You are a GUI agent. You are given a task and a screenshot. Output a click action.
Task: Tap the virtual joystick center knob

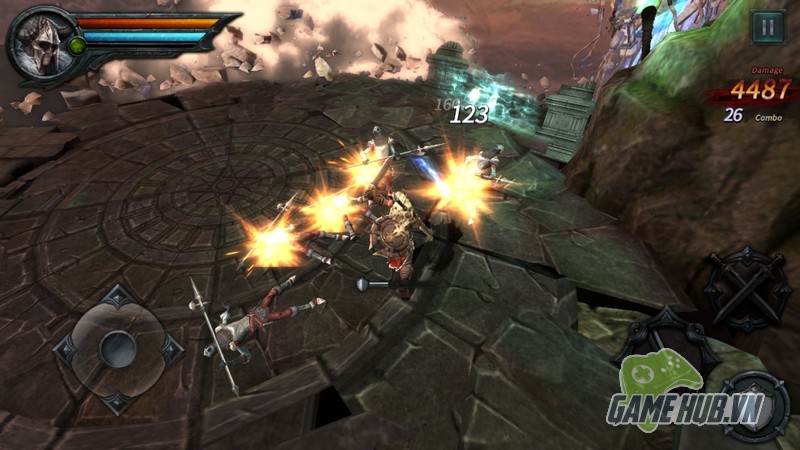click(118, 348)
